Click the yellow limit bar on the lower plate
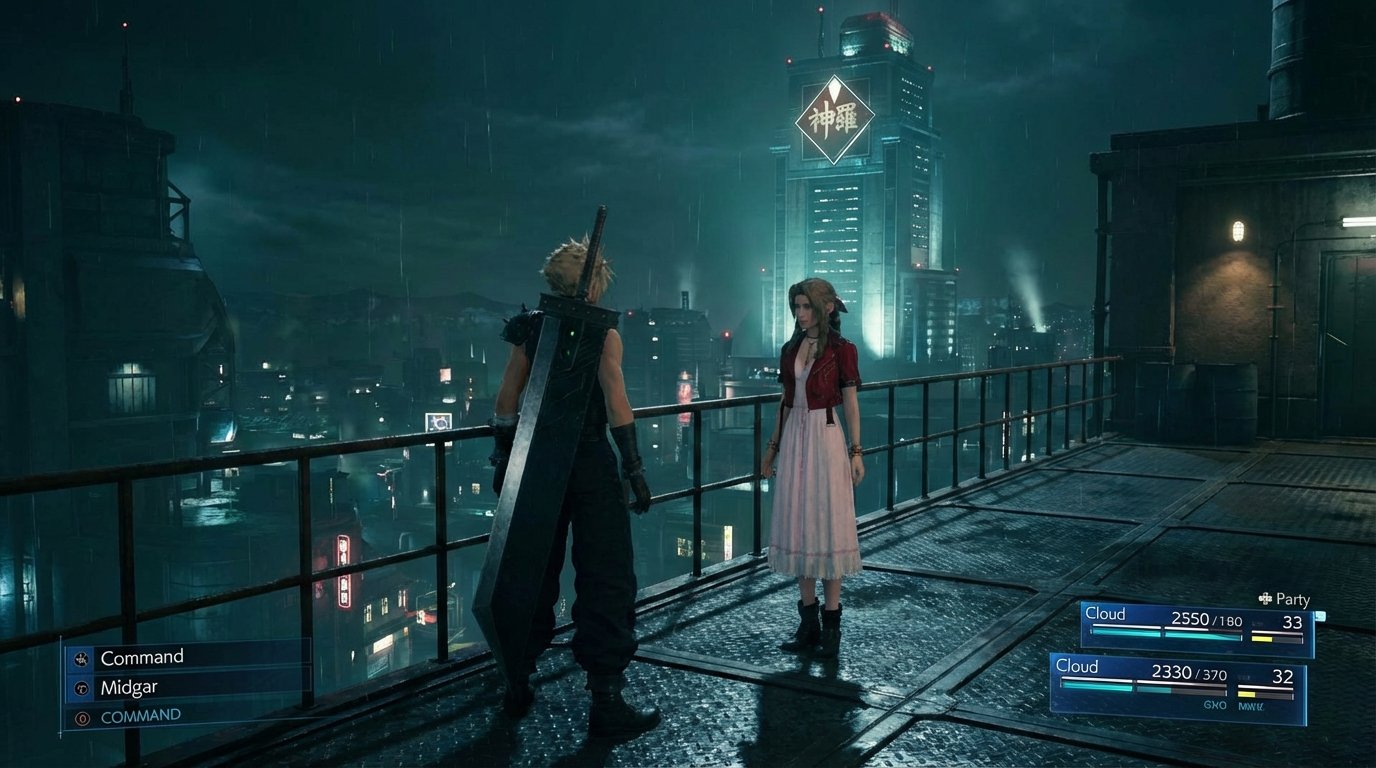The height and width of the screenshot is (768, 1376). (1248, 694)
